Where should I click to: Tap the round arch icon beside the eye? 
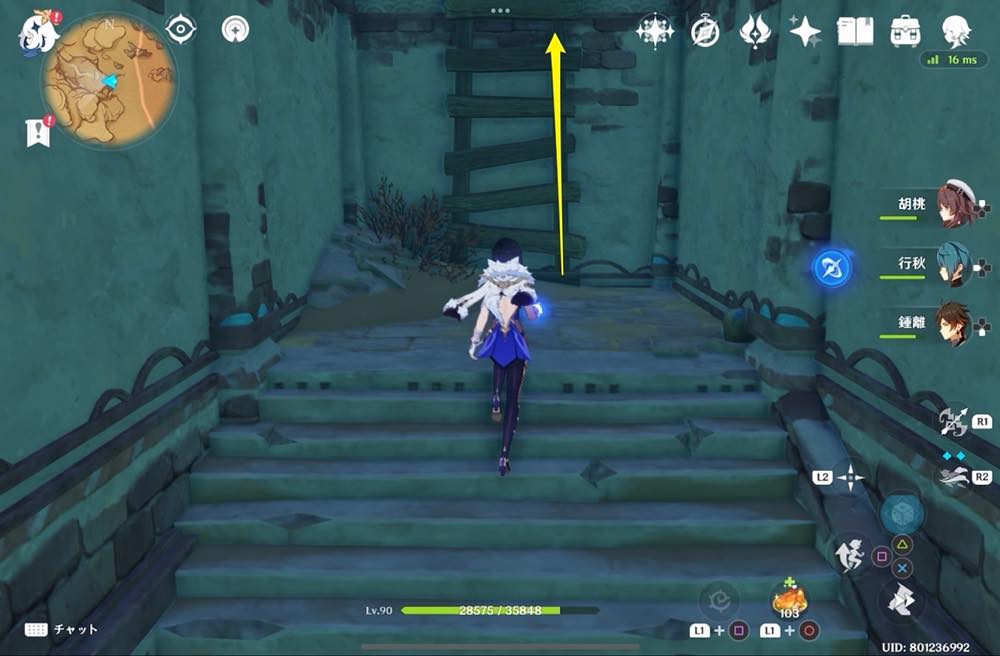[236, 30]
